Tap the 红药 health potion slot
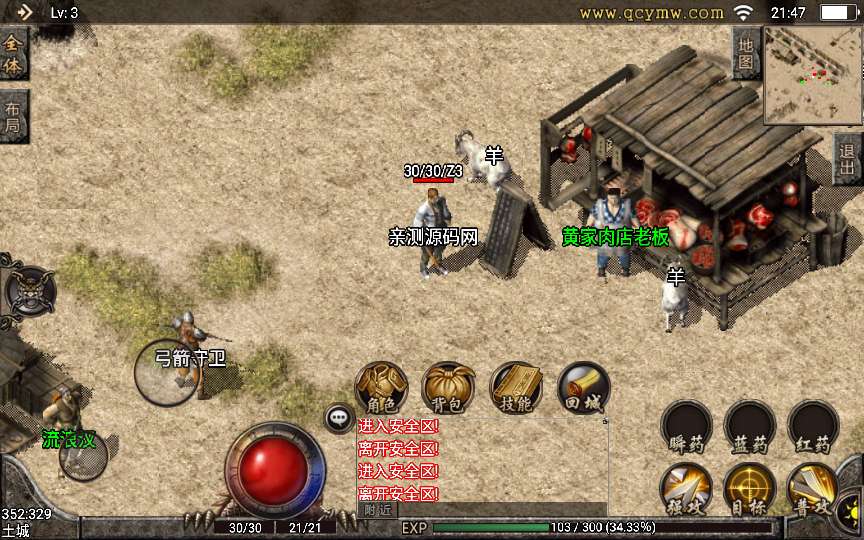This screenshot has height=540, width=864. (813, 427)
